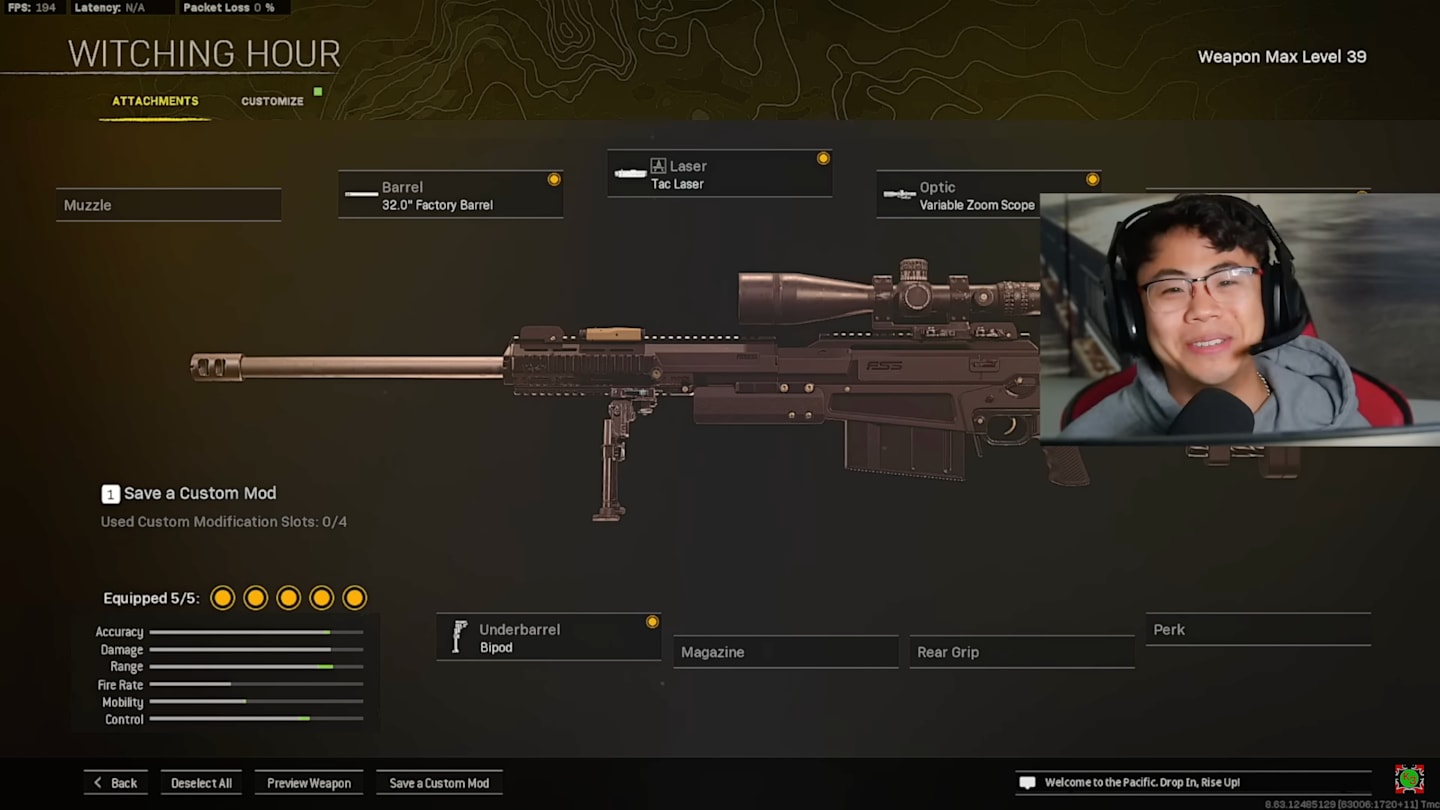
Task: Click Save a Custom Mod in bottom bar
Action: click(439, 783)
